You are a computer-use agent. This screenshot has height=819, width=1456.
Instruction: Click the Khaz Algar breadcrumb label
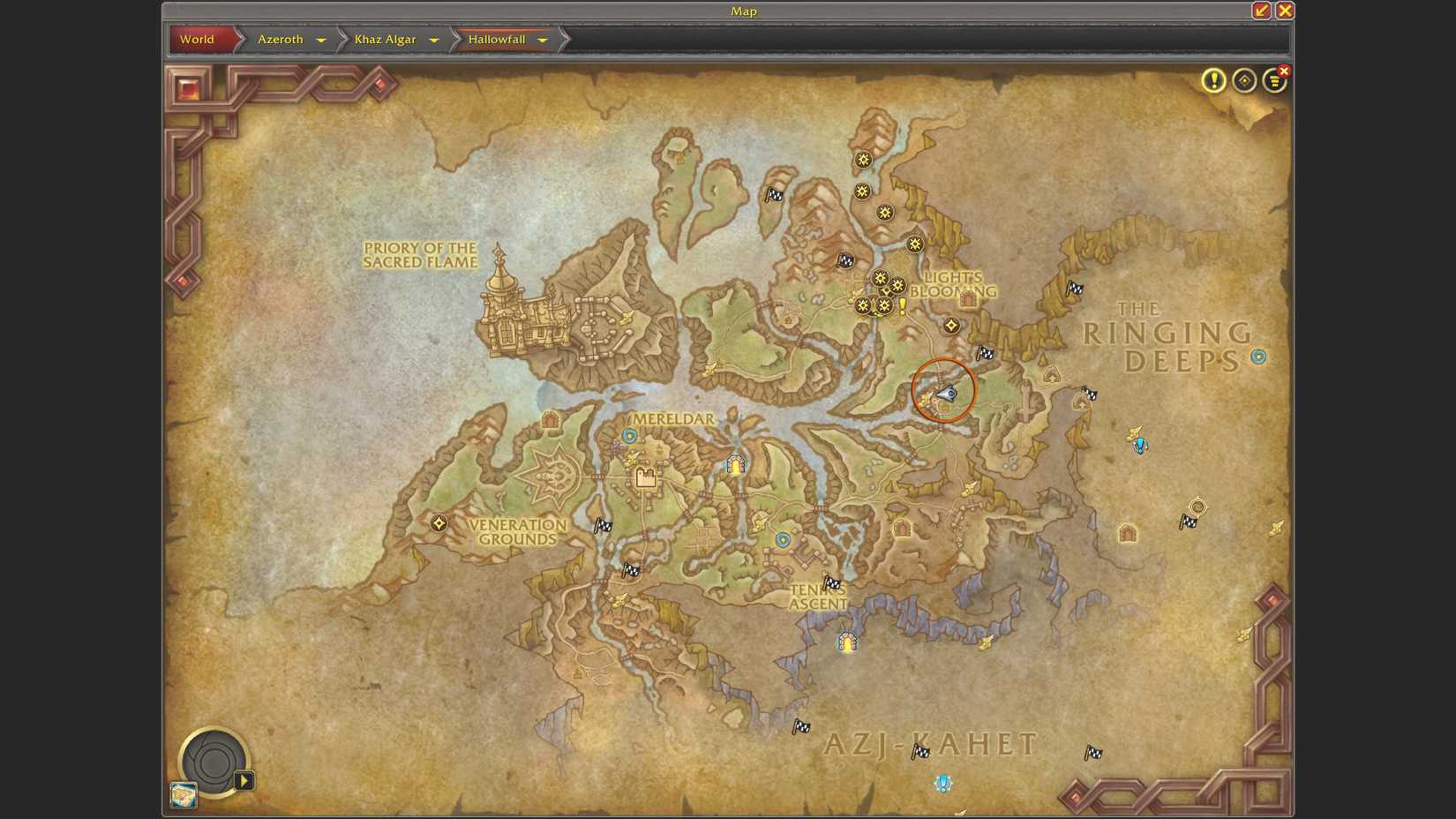pyautogui.click(x=386, y=40)
